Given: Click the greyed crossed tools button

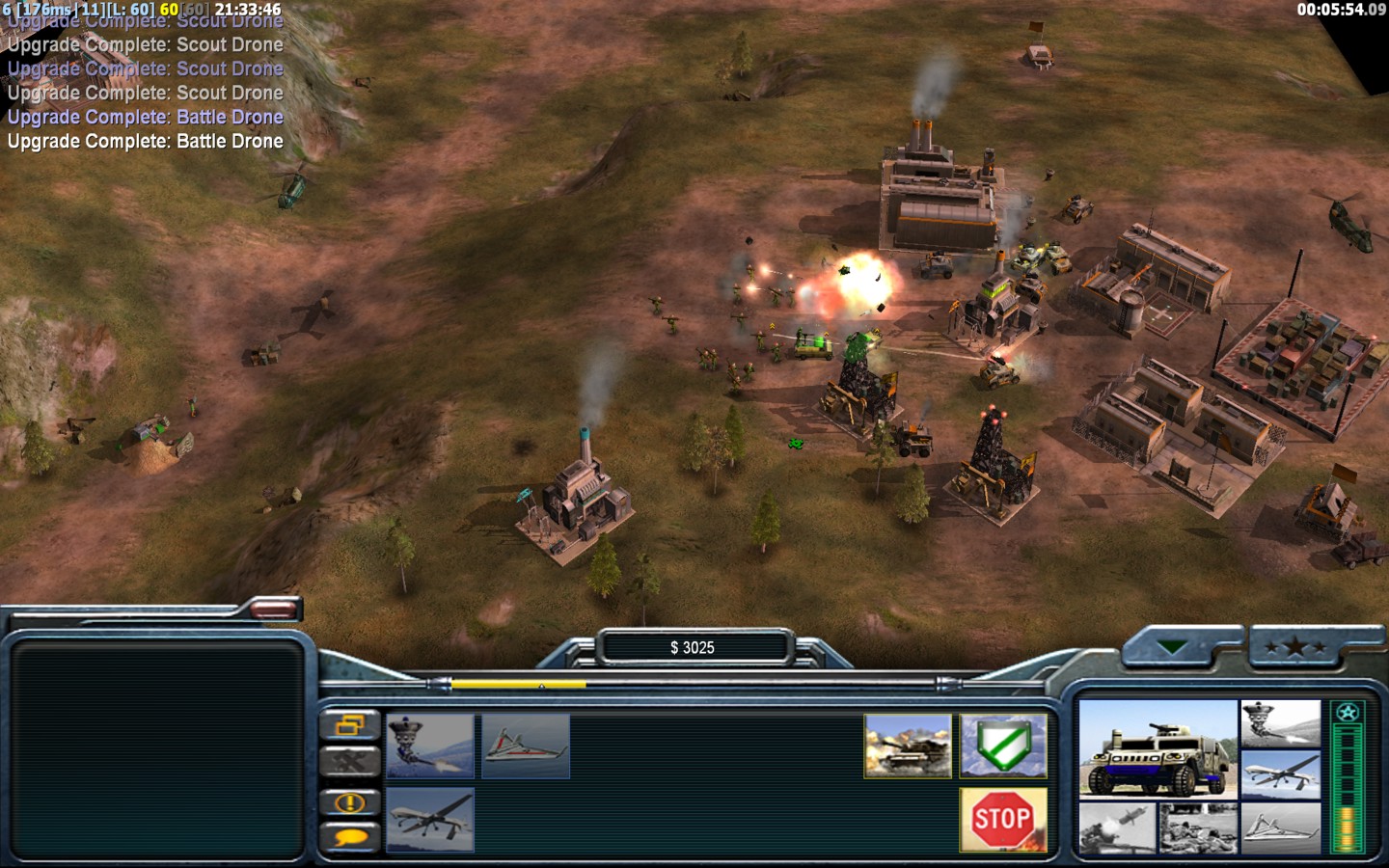Looking at the screenshot, I should 349,762.
